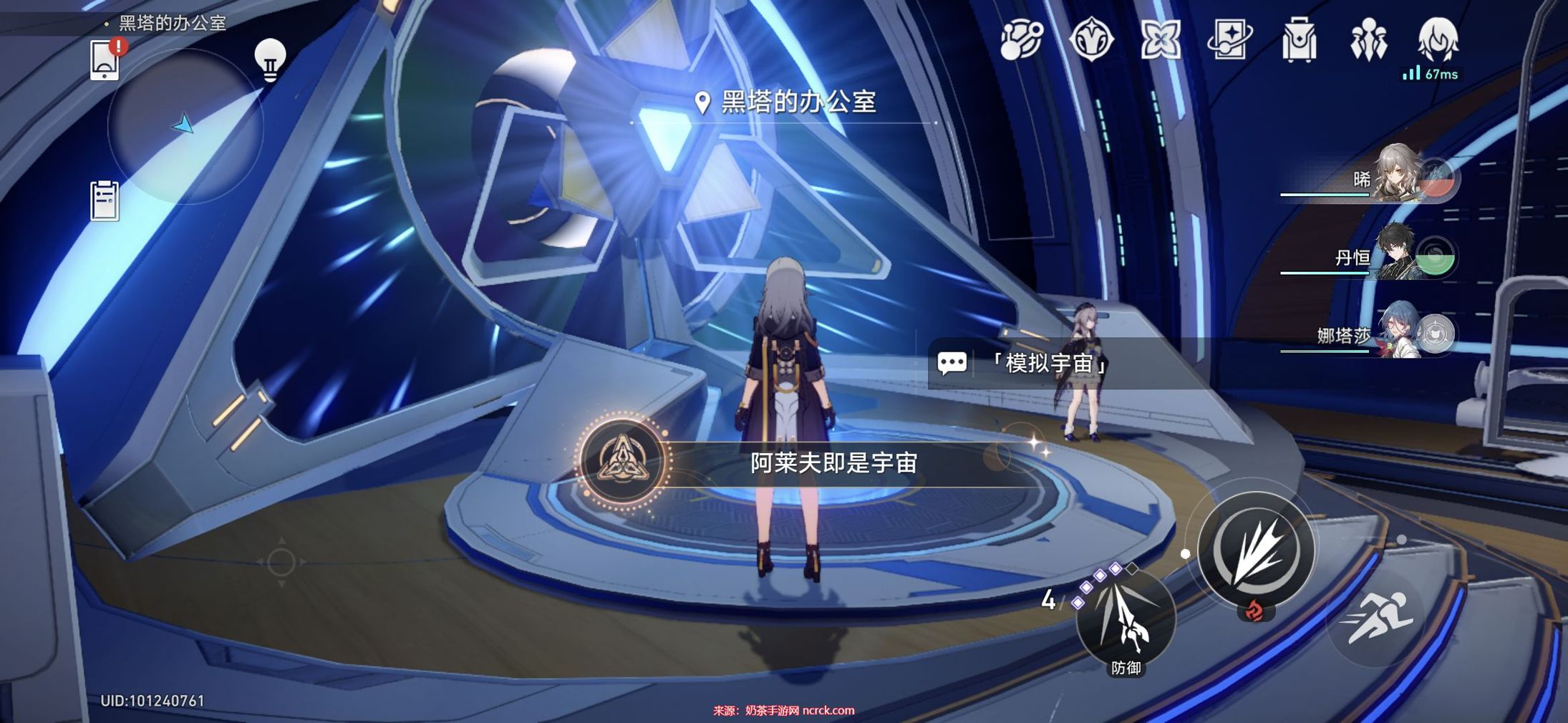The image size is (1568, 723).
Task: Open the team lineup icon
Action: click(x=1368, y=39)
